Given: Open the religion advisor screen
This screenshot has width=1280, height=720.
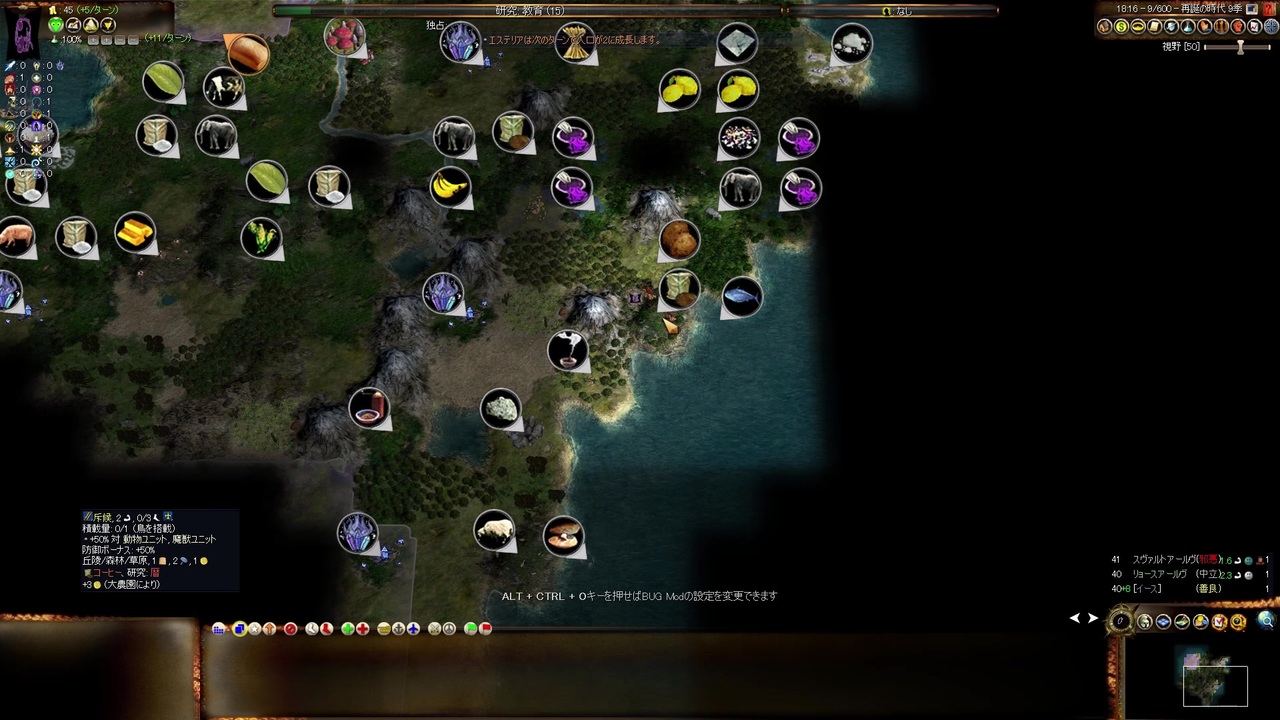Looking at the screenshot, I should [1204, 26].
